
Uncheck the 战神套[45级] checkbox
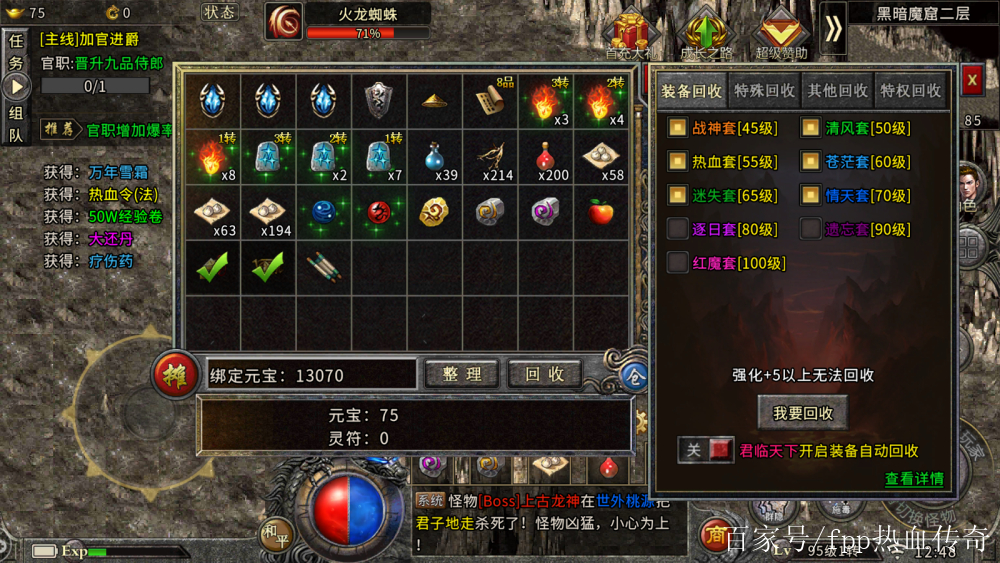pyautogui.click(x=677, y=128)
